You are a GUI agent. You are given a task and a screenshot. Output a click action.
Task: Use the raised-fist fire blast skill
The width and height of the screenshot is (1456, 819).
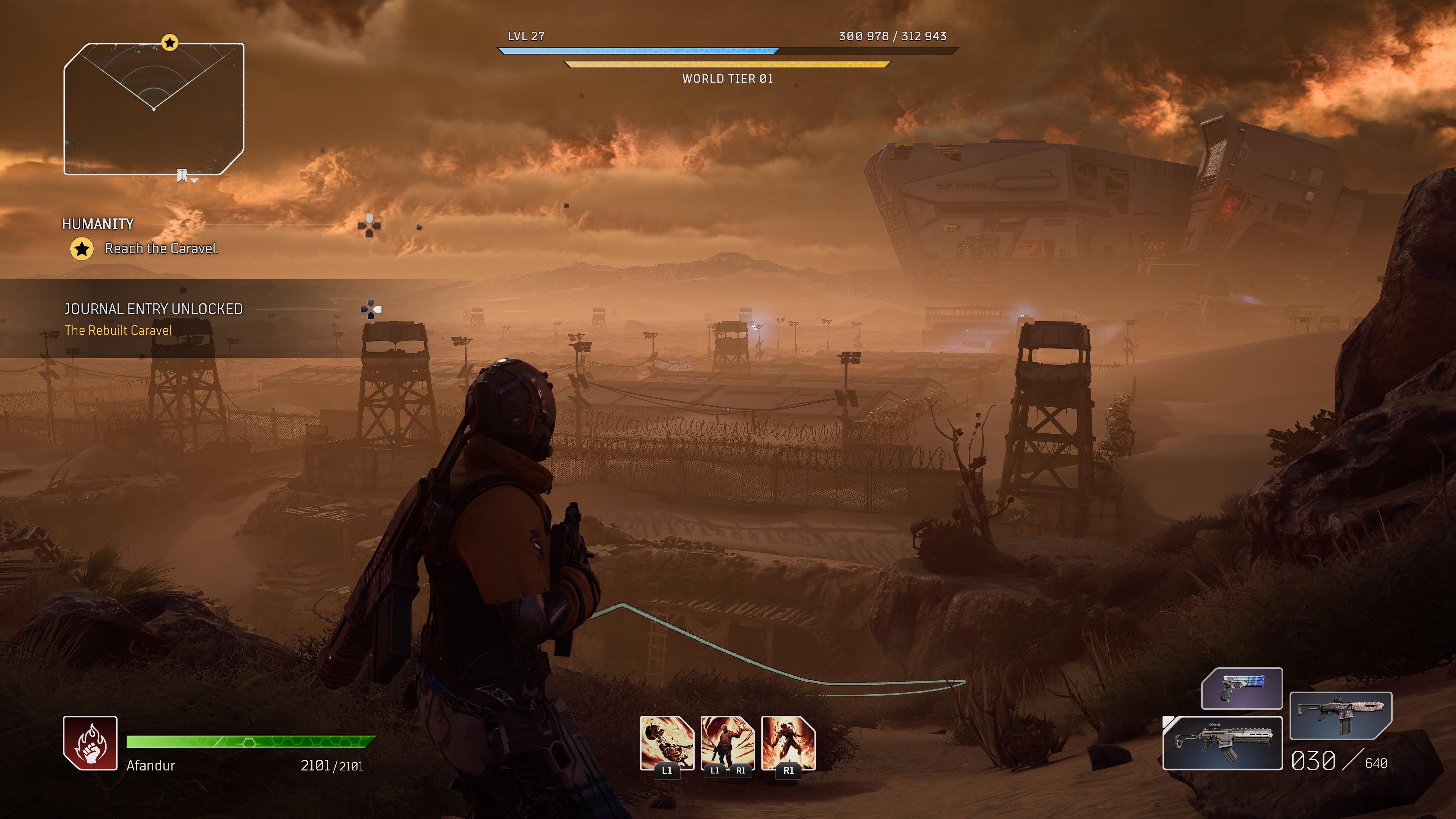click(728, 743)
